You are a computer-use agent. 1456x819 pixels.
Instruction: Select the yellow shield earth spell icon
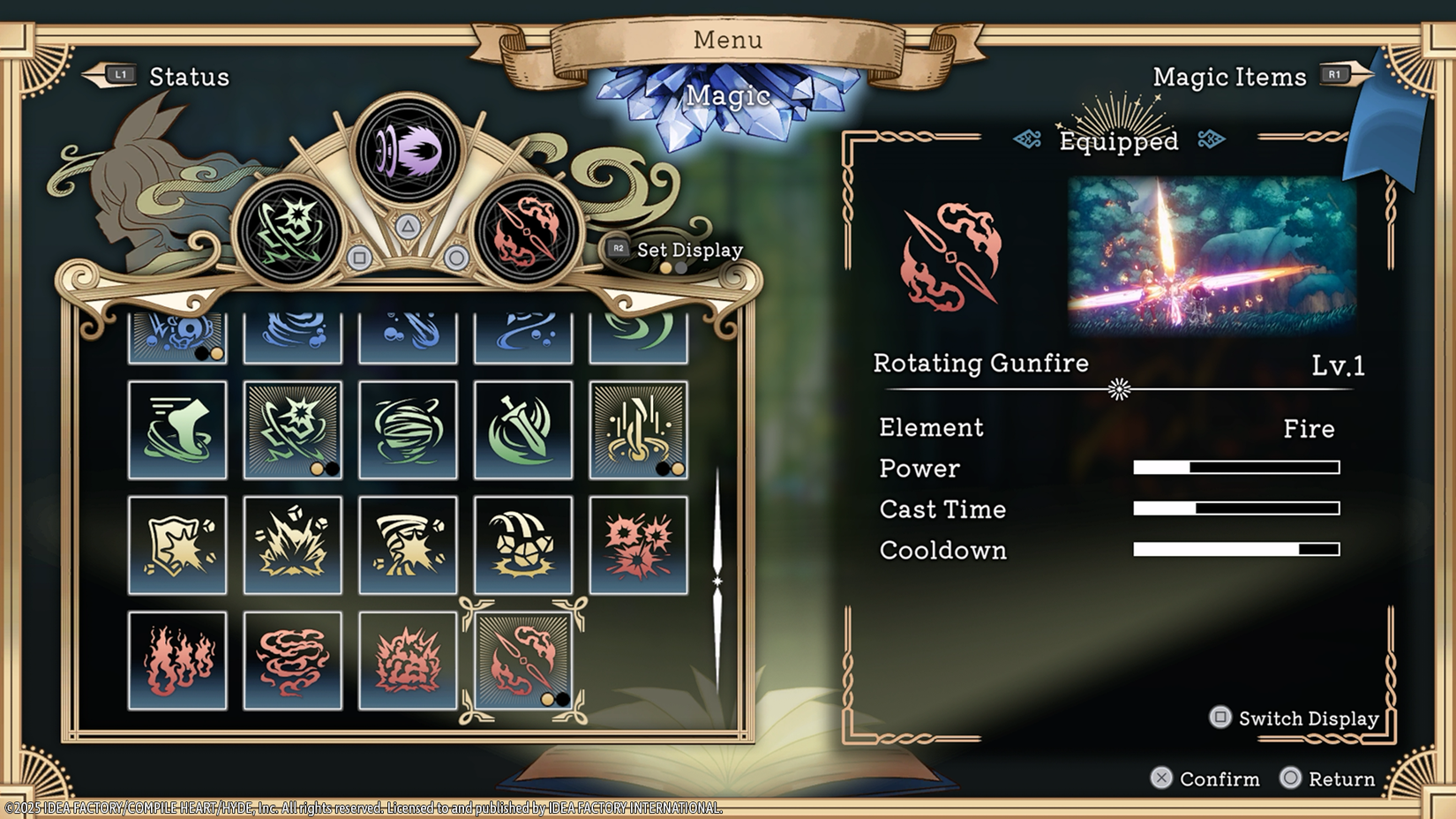[x=177, y=545]
